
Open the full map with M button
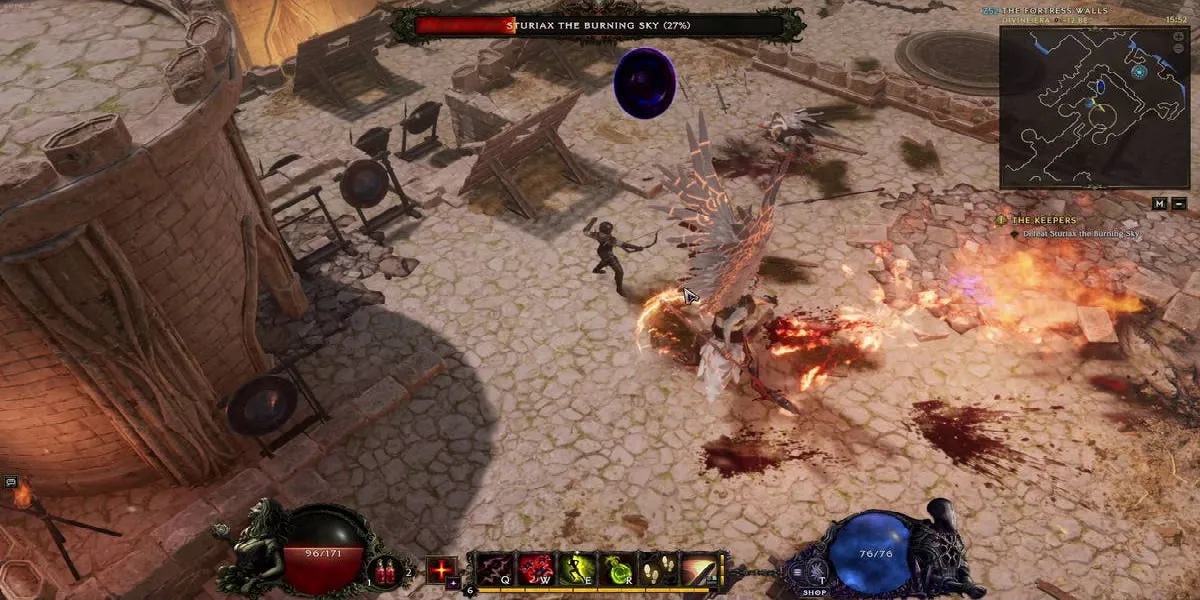[1159, 203]
